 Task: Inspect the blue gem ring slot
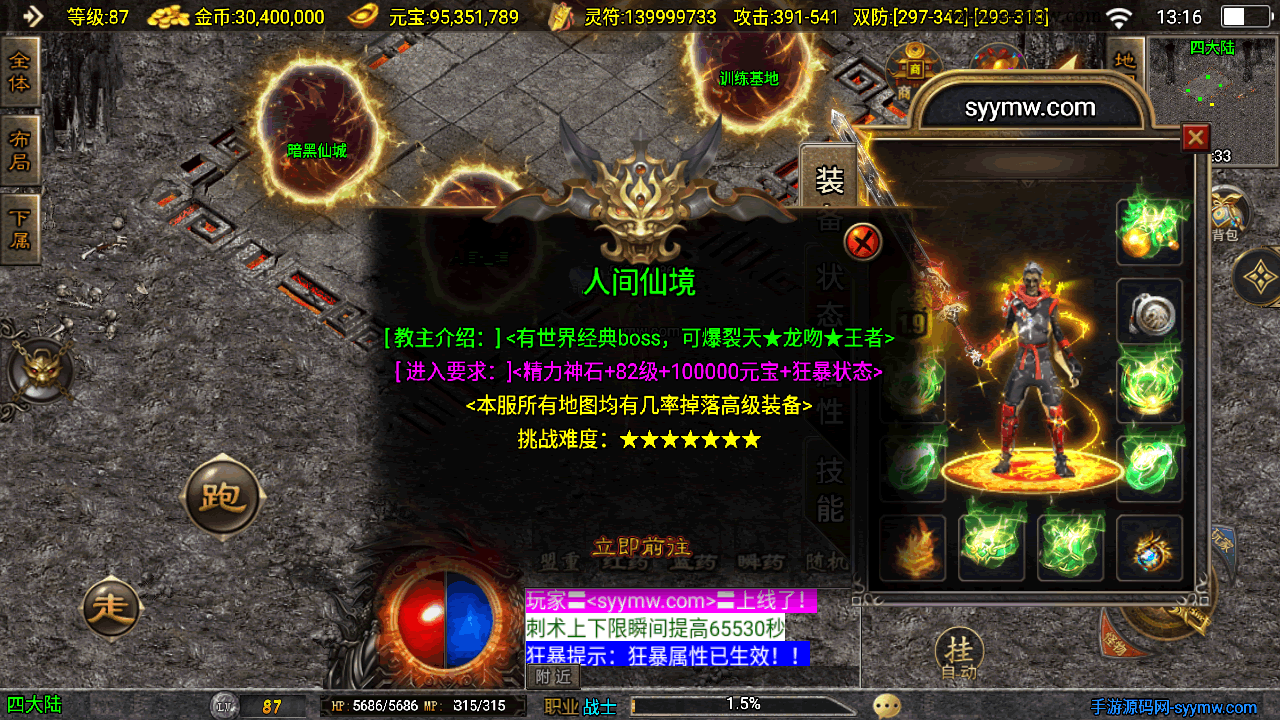1149,548
